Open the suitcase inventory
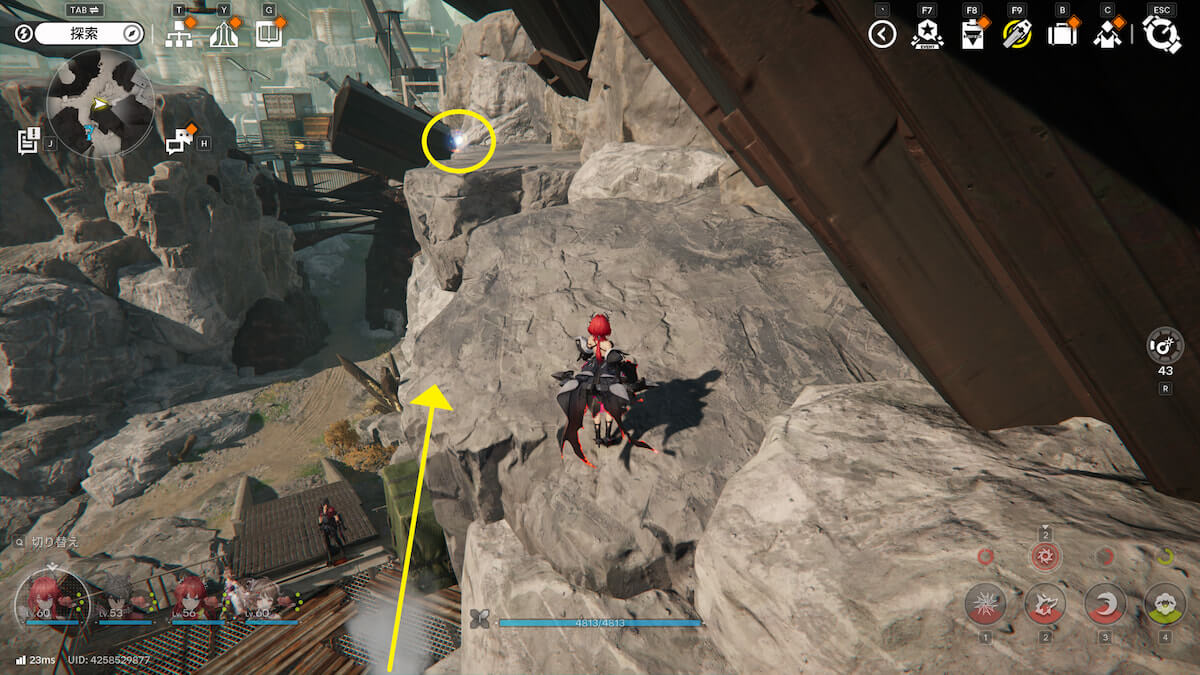This screenshot has width=1200, height=675. coord(1062,35)
